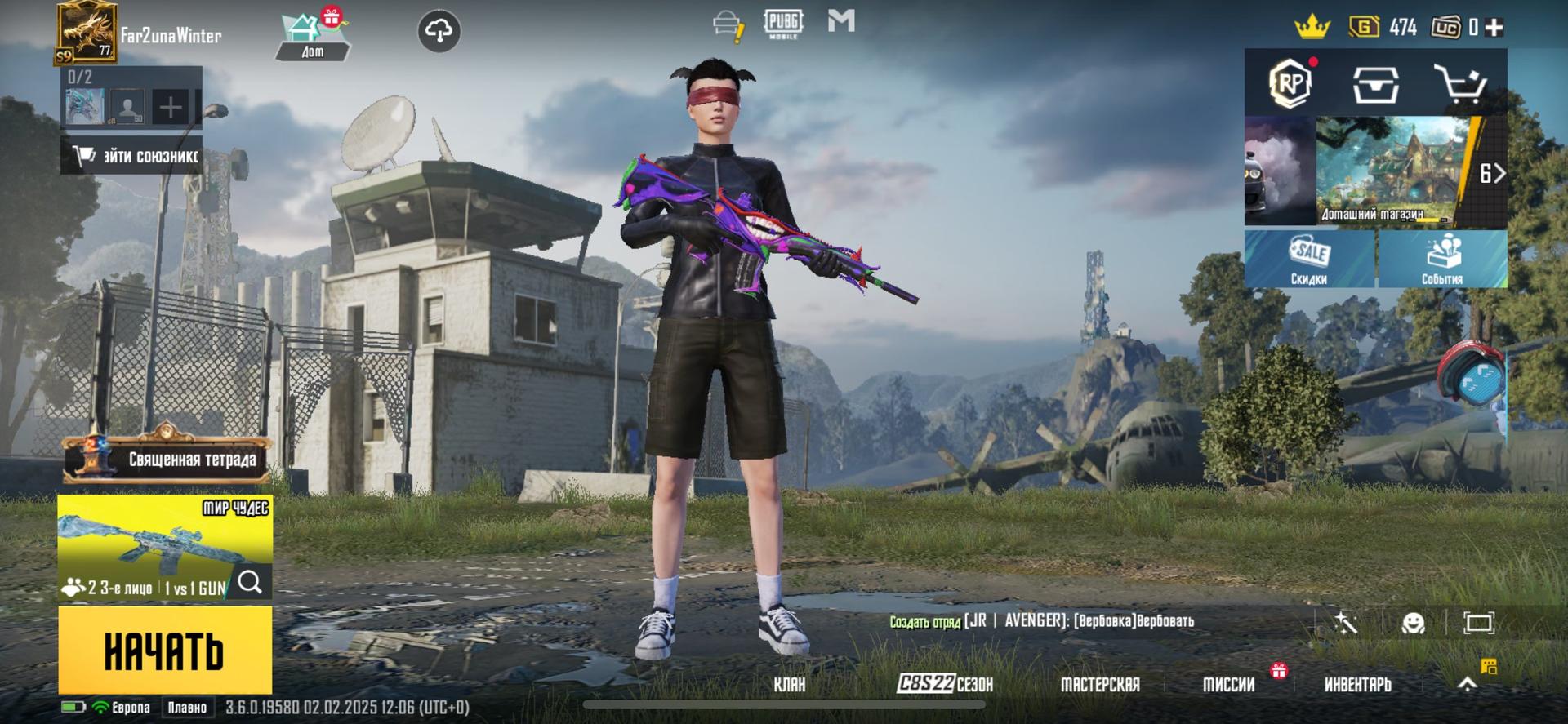
Task: Open the Far2unaWinter player profile avatar
Action: pos(86,33)
